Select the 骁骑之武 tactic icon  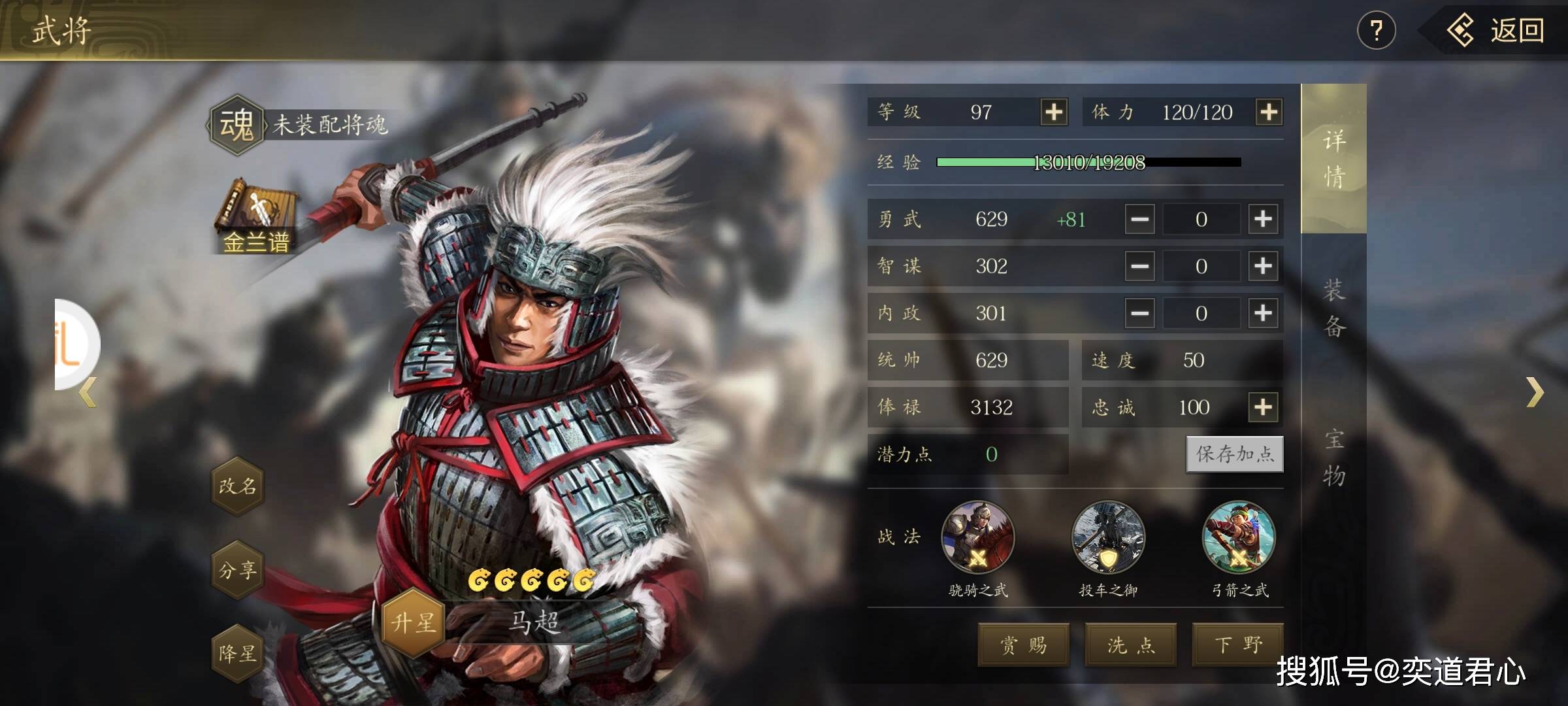tap(977, 537)
